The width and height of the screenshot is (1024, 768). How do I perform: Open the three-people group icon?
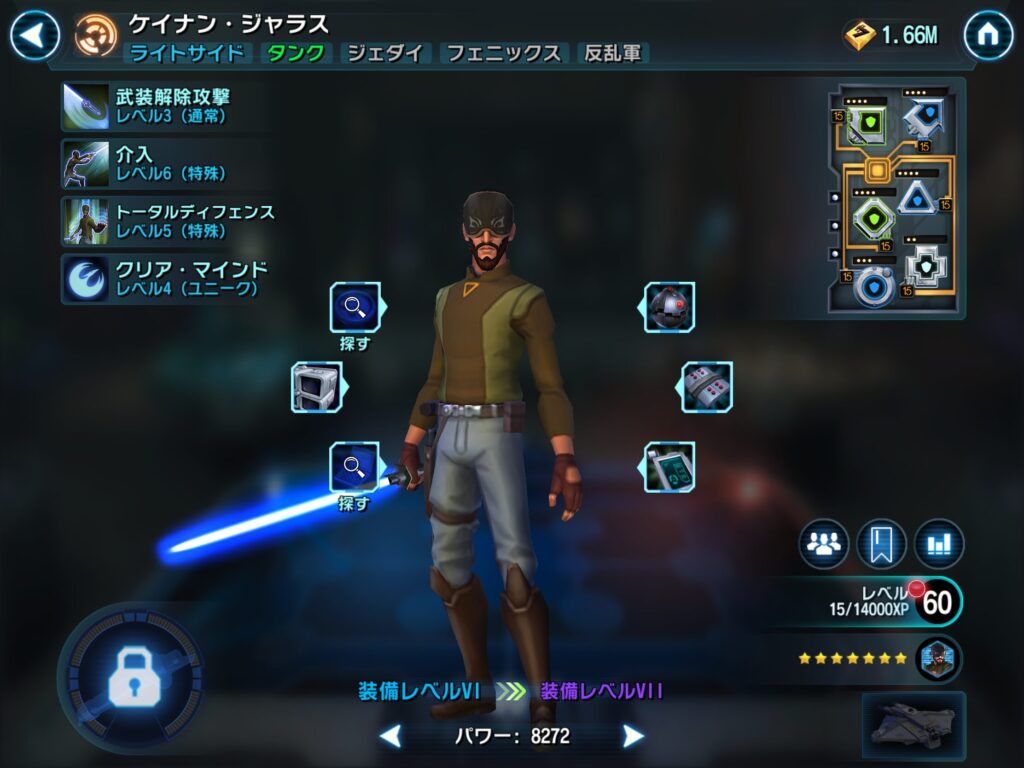click(824, 544)
